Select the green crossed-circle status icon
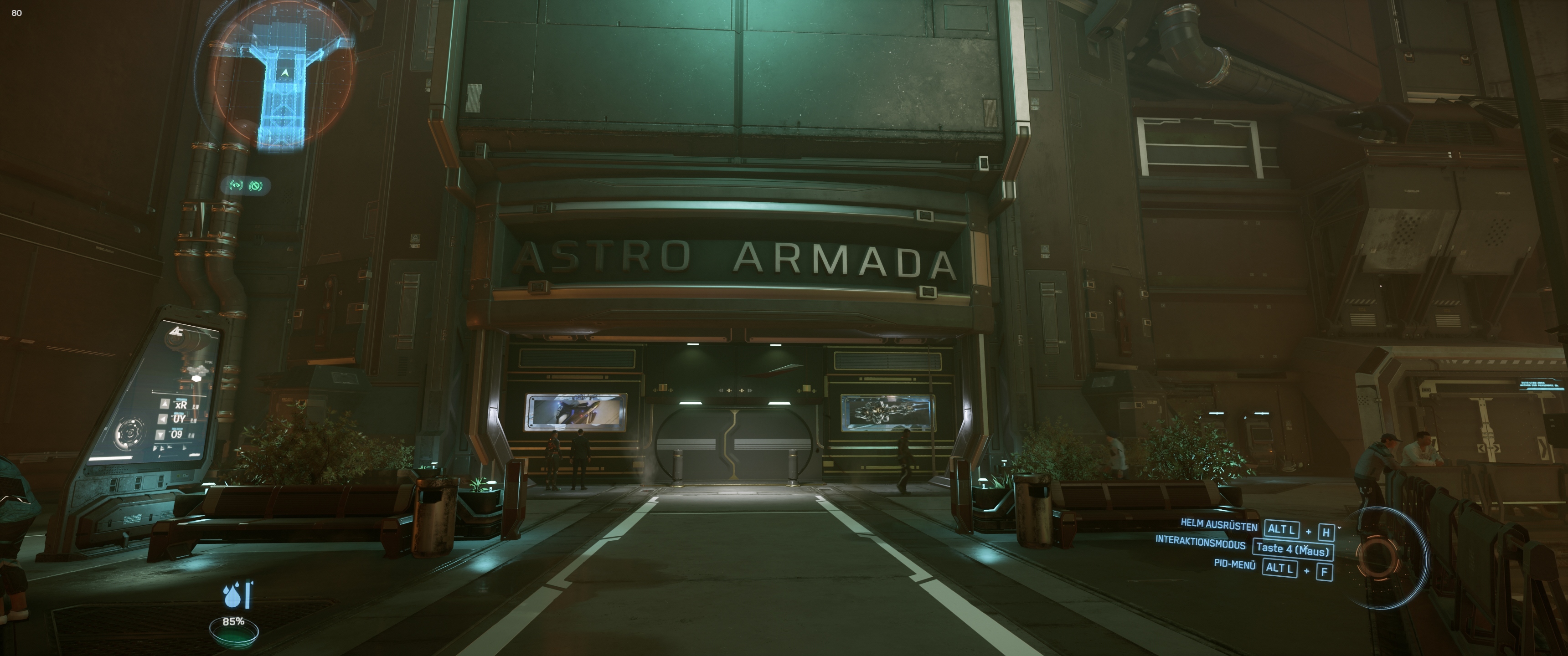1568x656 pixels. pos(256,185)
